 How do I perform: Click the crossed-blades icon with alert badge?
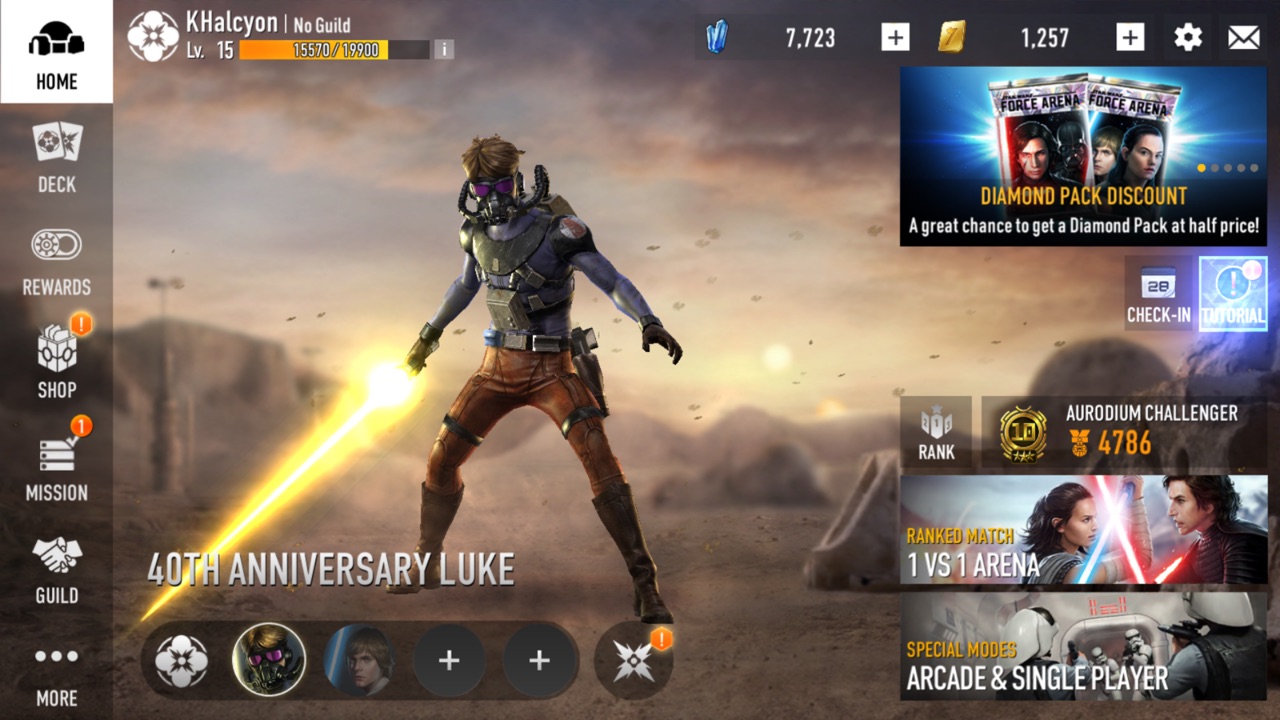pos(634,660)
